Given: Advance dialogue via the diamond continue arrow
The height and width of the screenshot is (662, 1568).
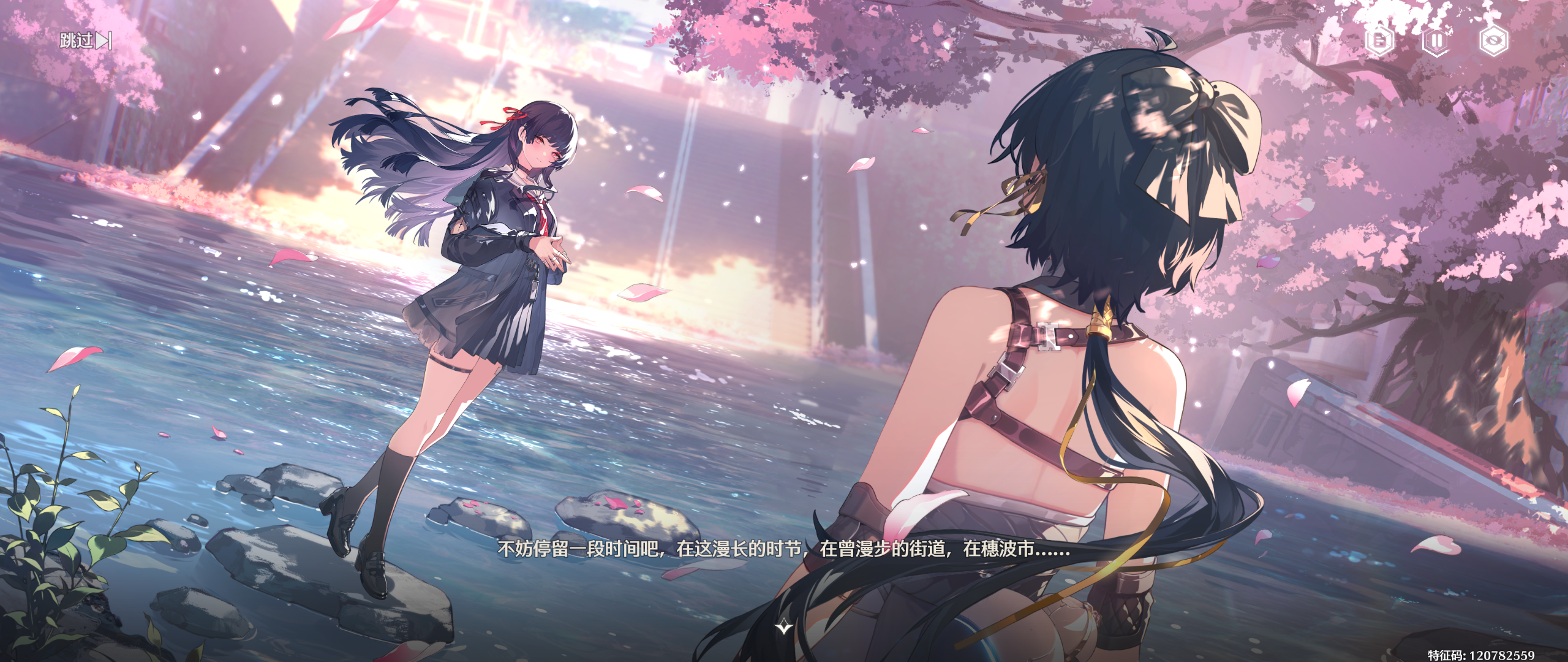Looking at the screenshot, I should 784,626.
